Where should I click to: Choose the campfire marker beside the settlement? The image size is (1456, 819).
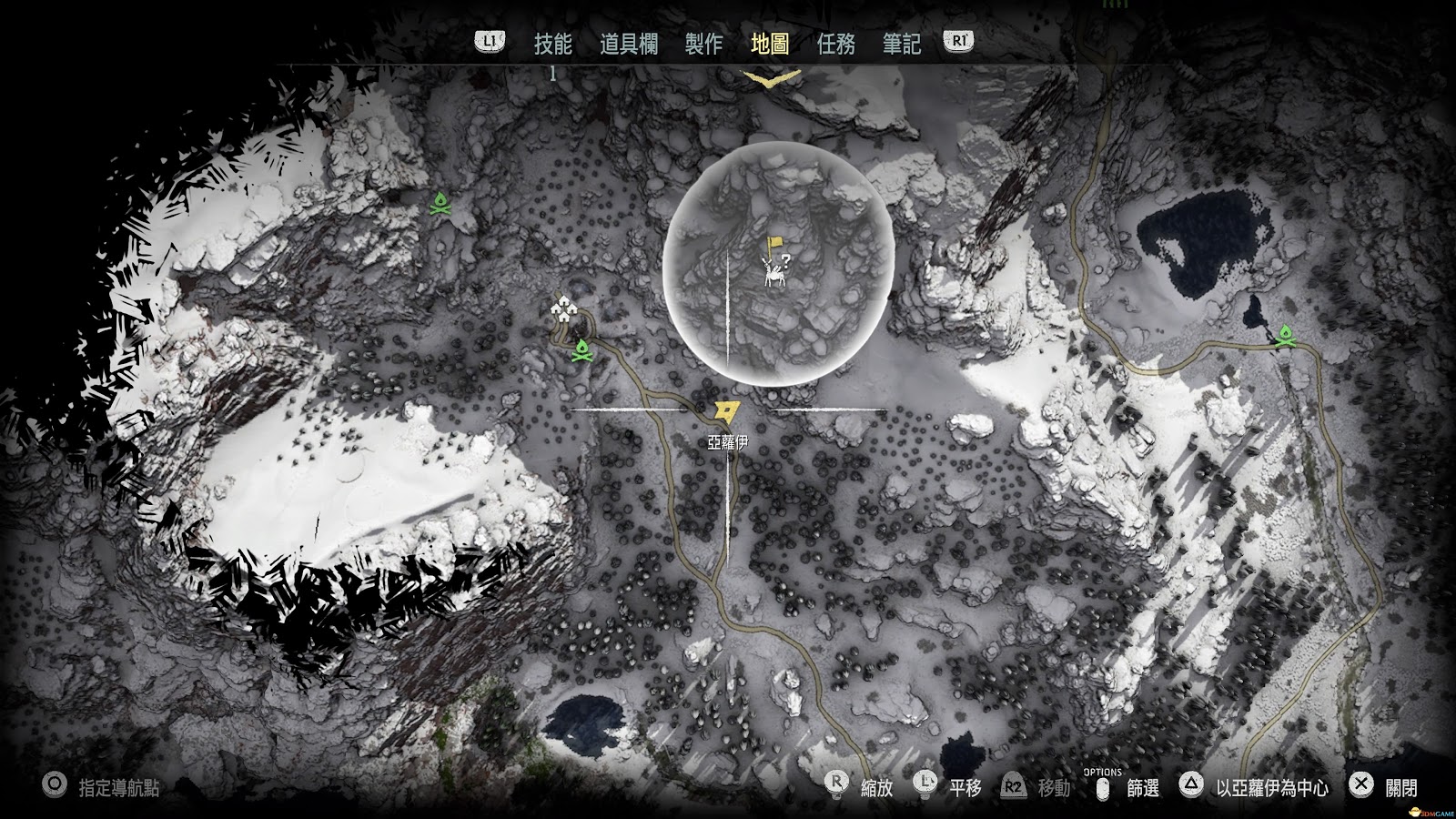tap(581, 350)
